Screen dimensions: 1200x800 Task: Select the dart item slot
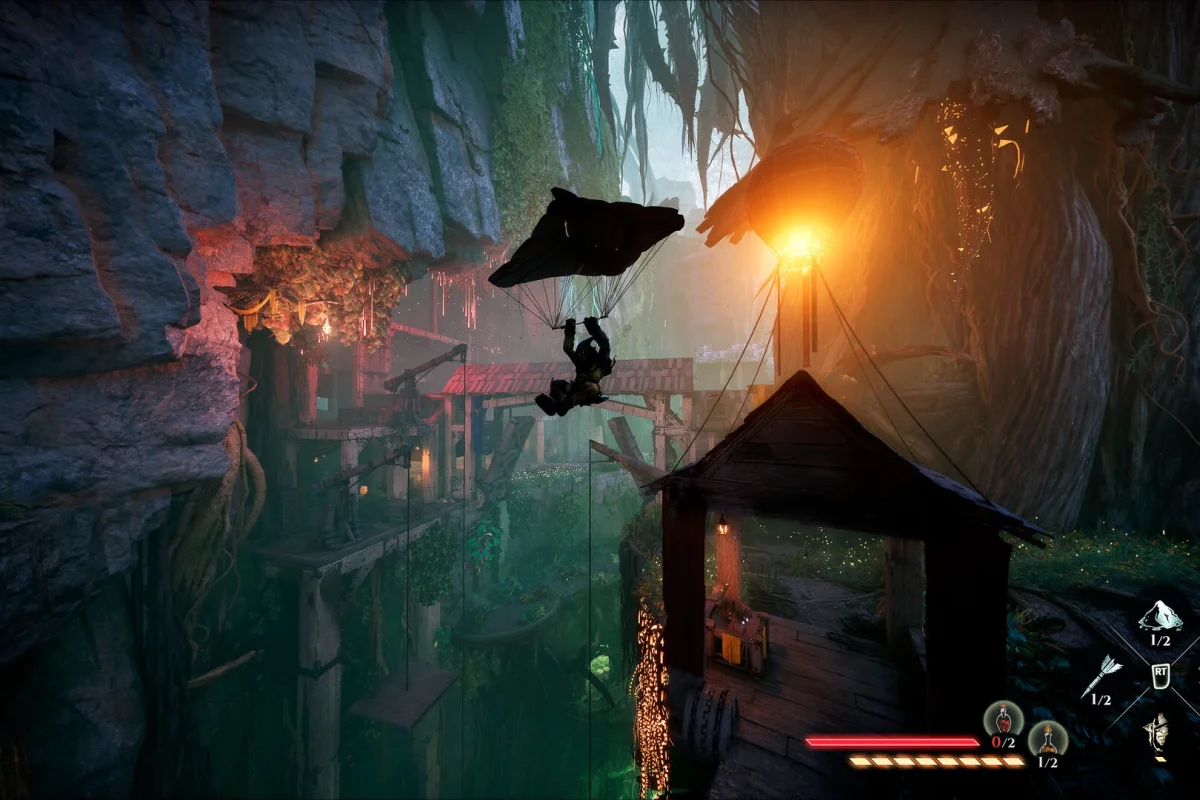click(1102, 676)
